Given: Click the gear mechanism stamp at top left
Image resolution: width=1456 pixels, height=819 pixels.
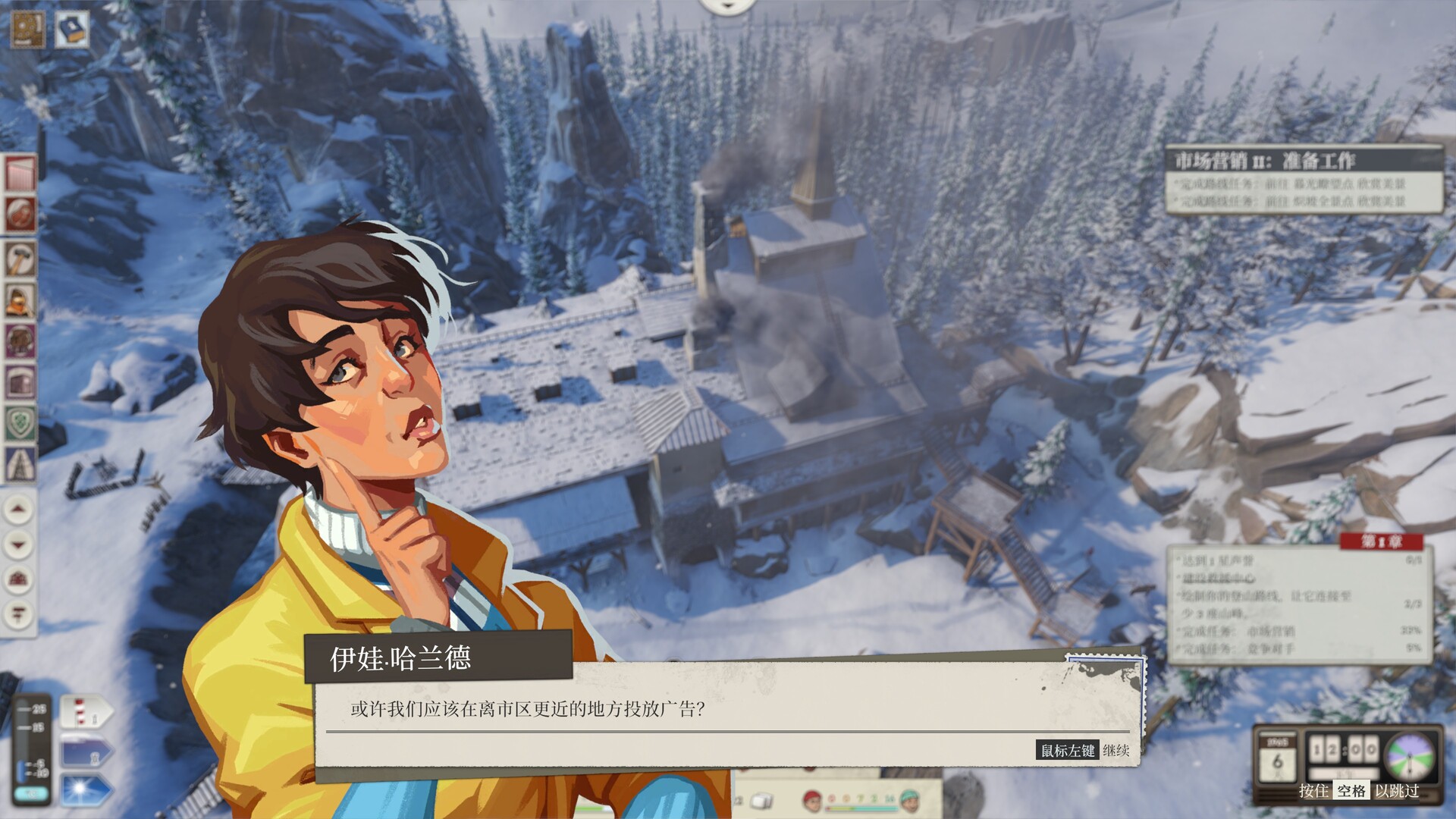Looking at the screenshot, I should (x=28, y=27).
